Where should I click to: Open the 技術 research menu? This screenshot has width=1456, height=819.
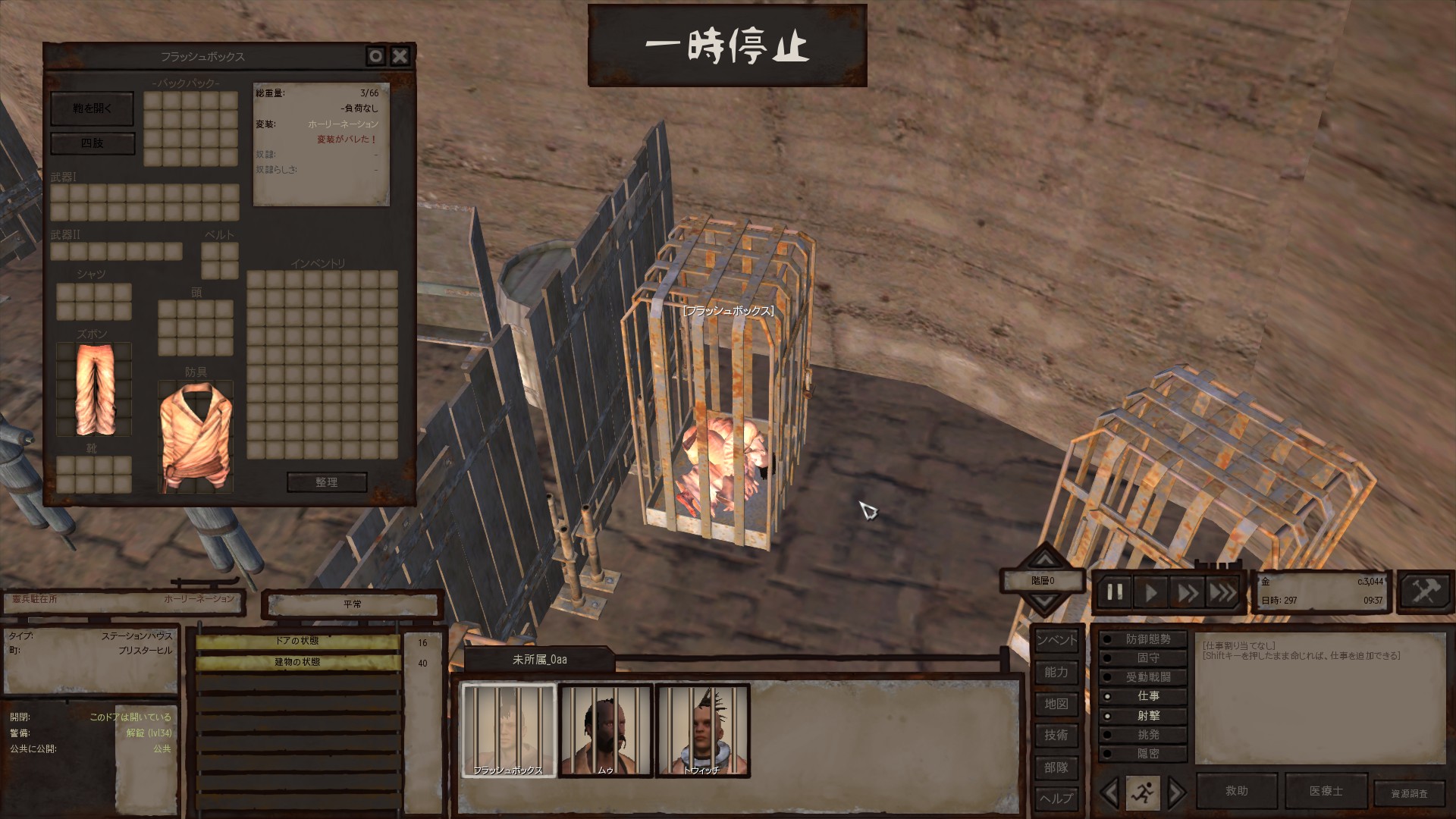pos(1056,735)
